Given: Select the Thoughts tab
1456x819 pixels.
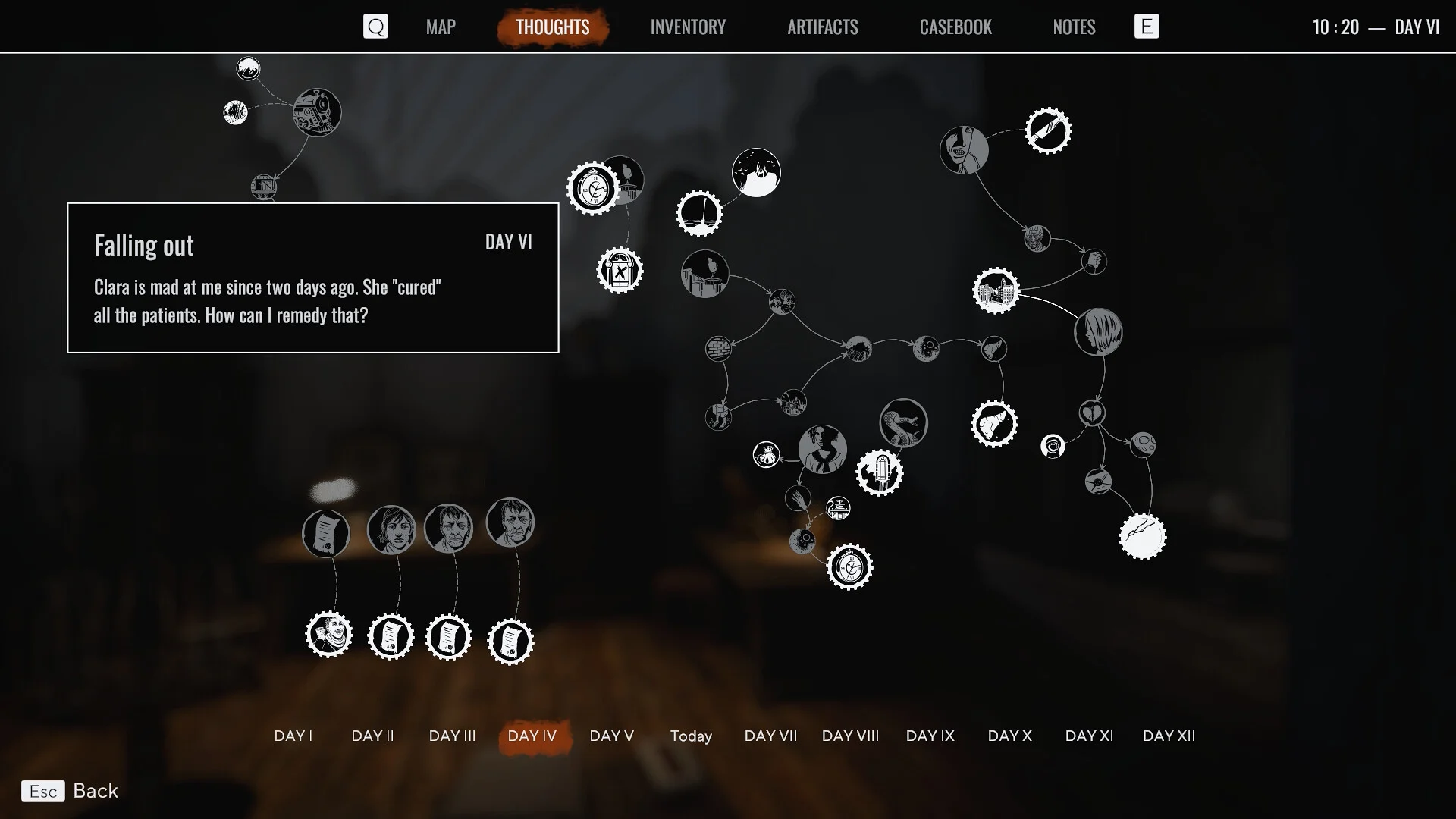Looking at the screenshot, I should coord(552,27).
